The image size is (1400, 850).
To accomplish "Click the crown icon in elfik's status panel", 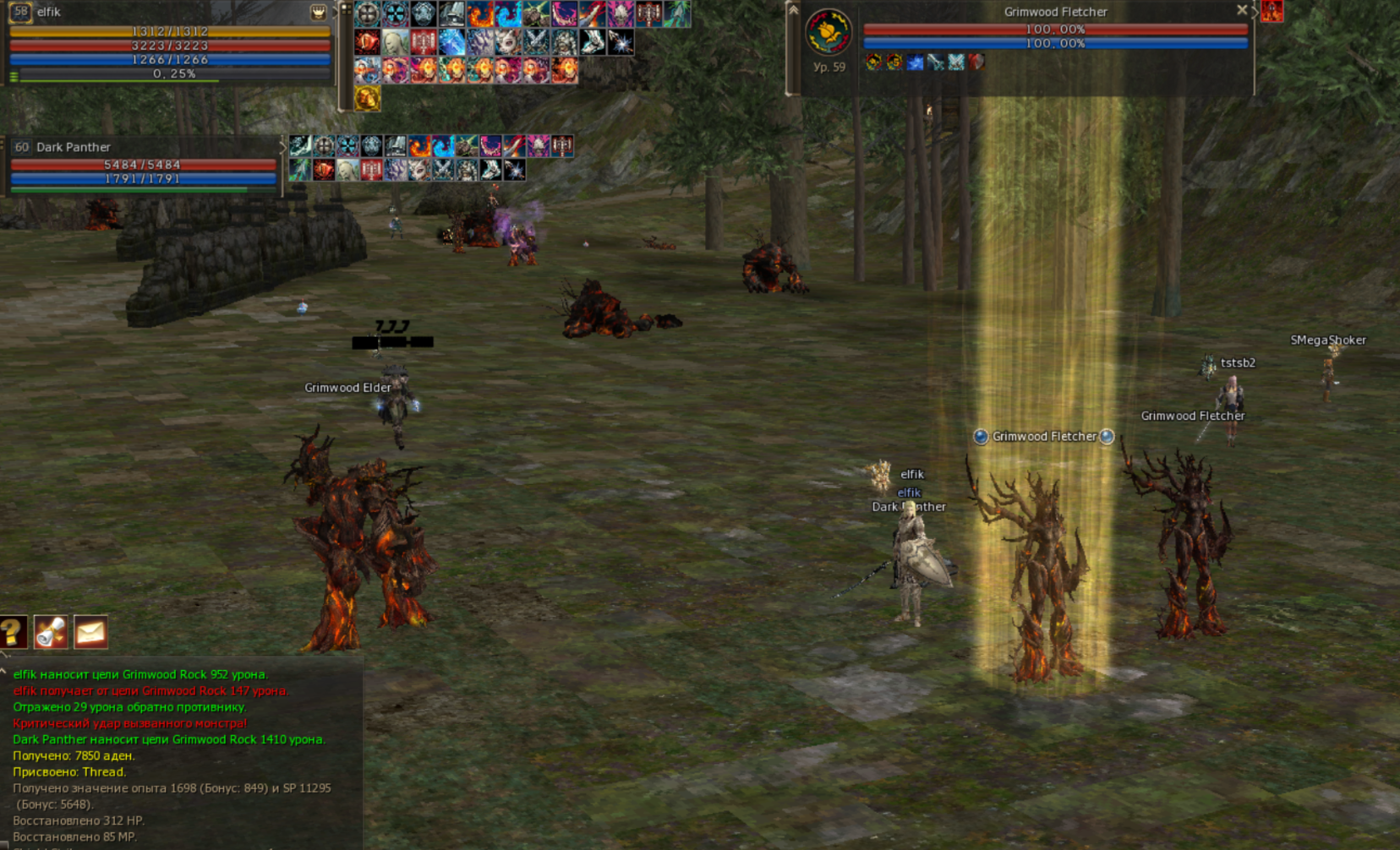I will pyautogui.click(x=318, y=12).
